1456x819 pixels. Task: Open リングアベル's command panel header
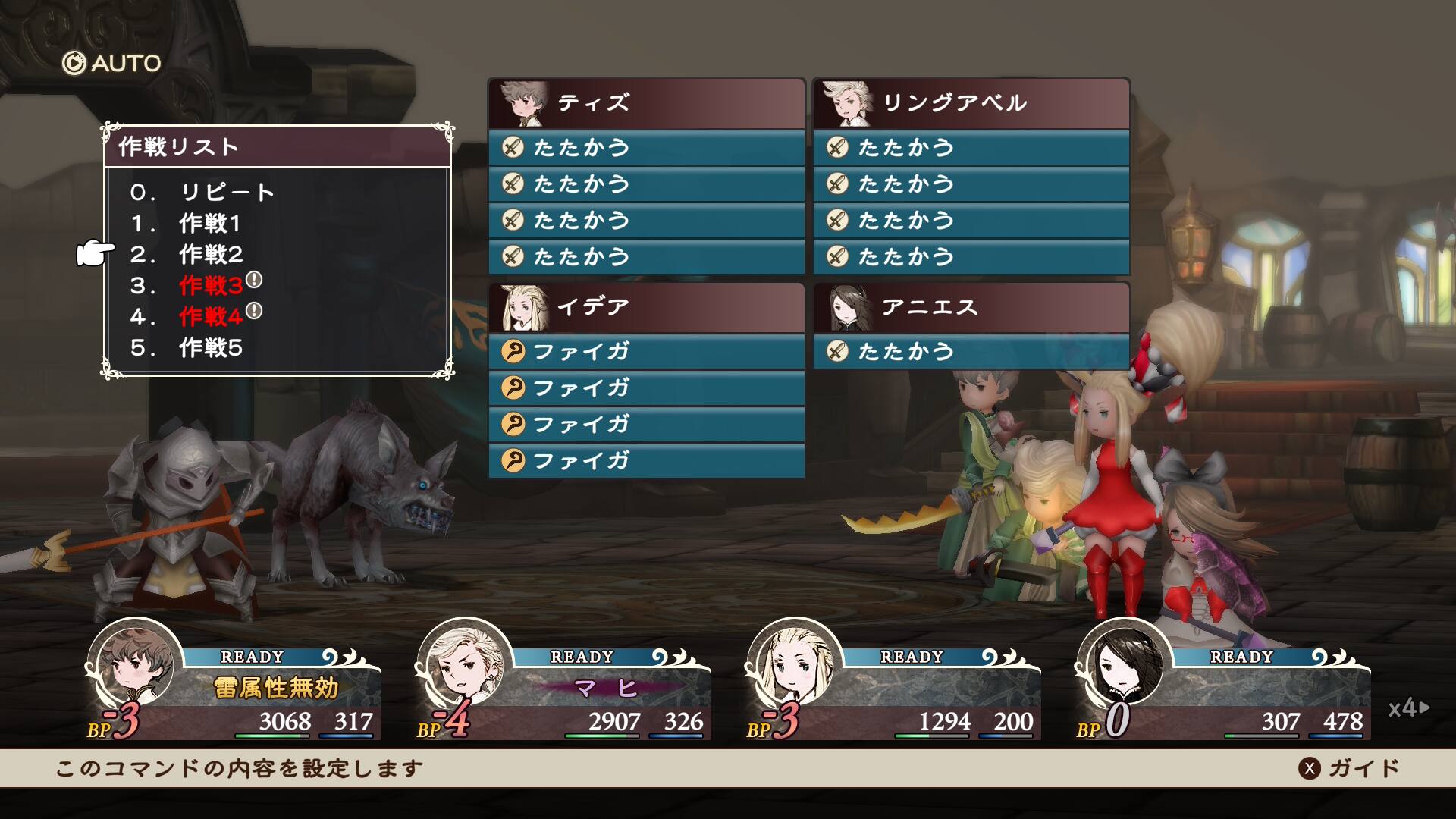pos(971,103)
